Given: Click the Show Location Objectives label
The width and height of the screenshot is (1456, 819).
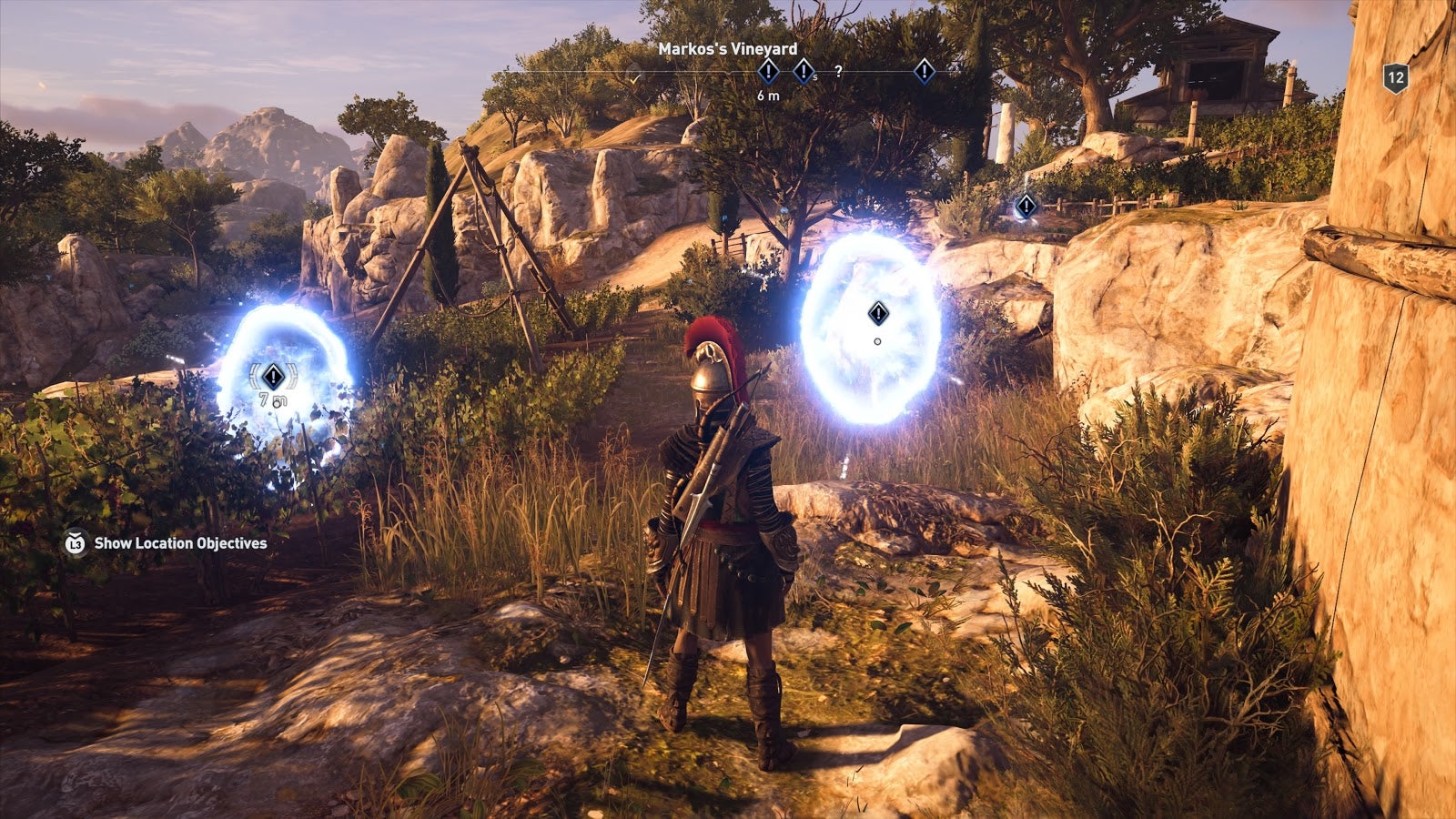Looking at the screenshot, I should pyautogui.click(x=180, y=543).
